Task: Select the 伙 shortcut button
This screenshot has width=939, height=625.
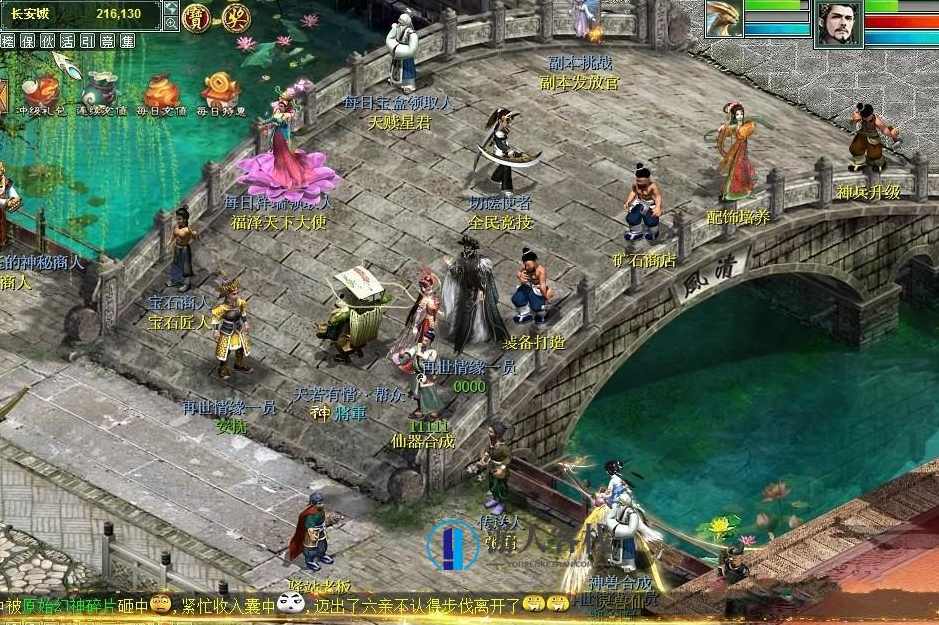Action: pyautogui.click(x=48, y=41)
